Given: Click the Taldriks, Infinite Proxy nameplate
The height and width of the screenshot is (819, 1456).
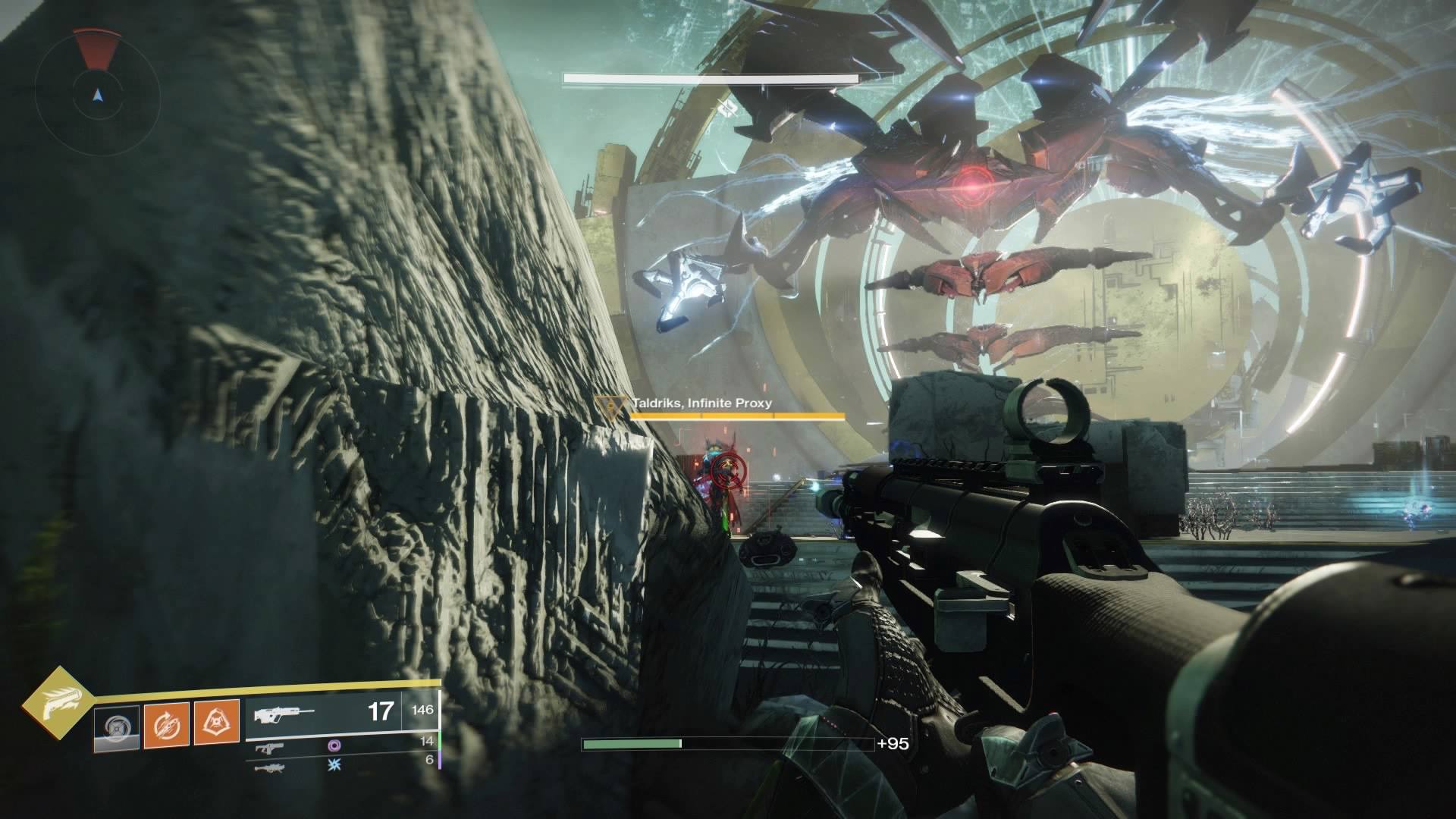Looking at the screenshot, I should tap(701, 403).
